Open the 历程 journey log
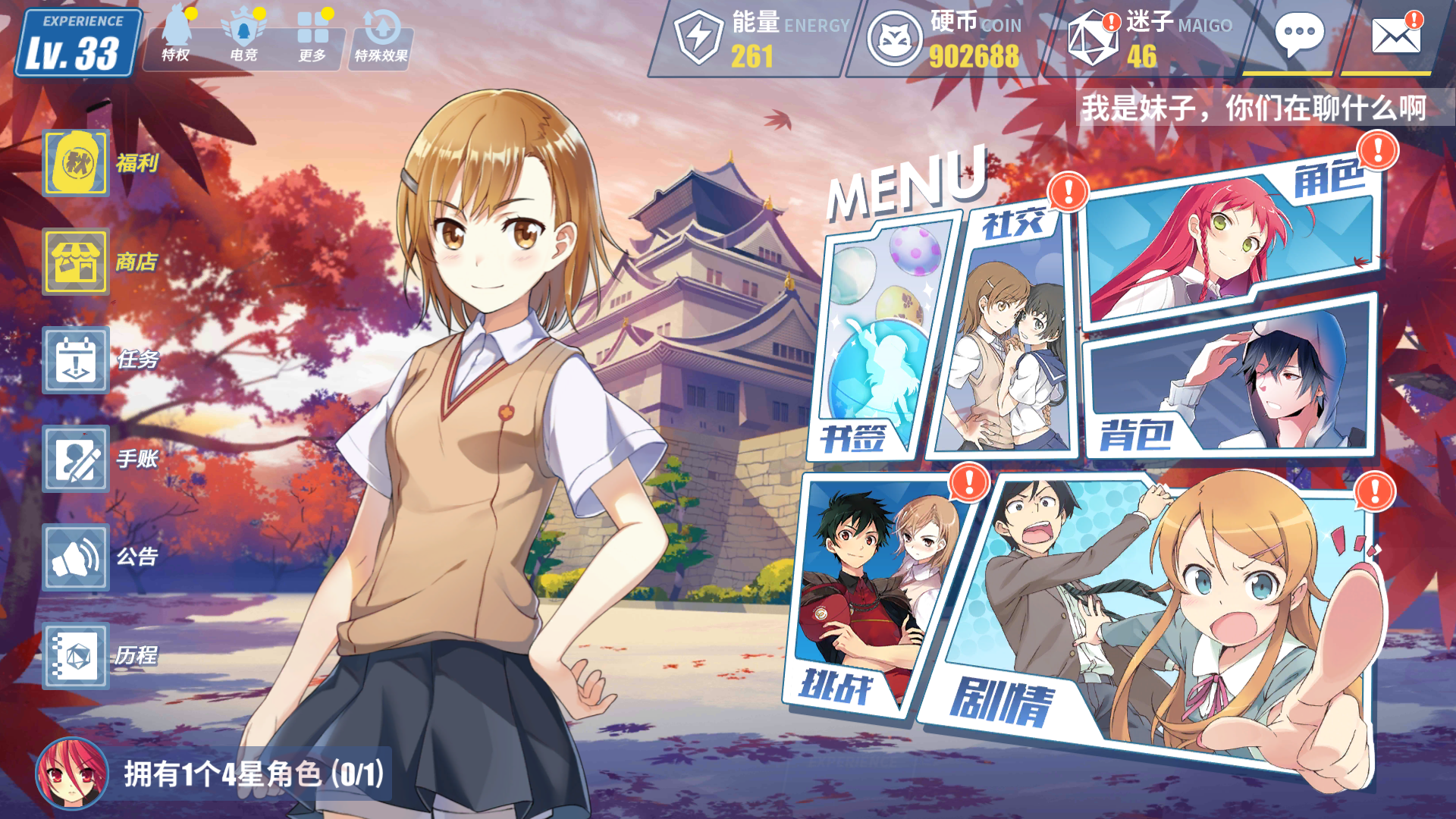 (77, 656)
